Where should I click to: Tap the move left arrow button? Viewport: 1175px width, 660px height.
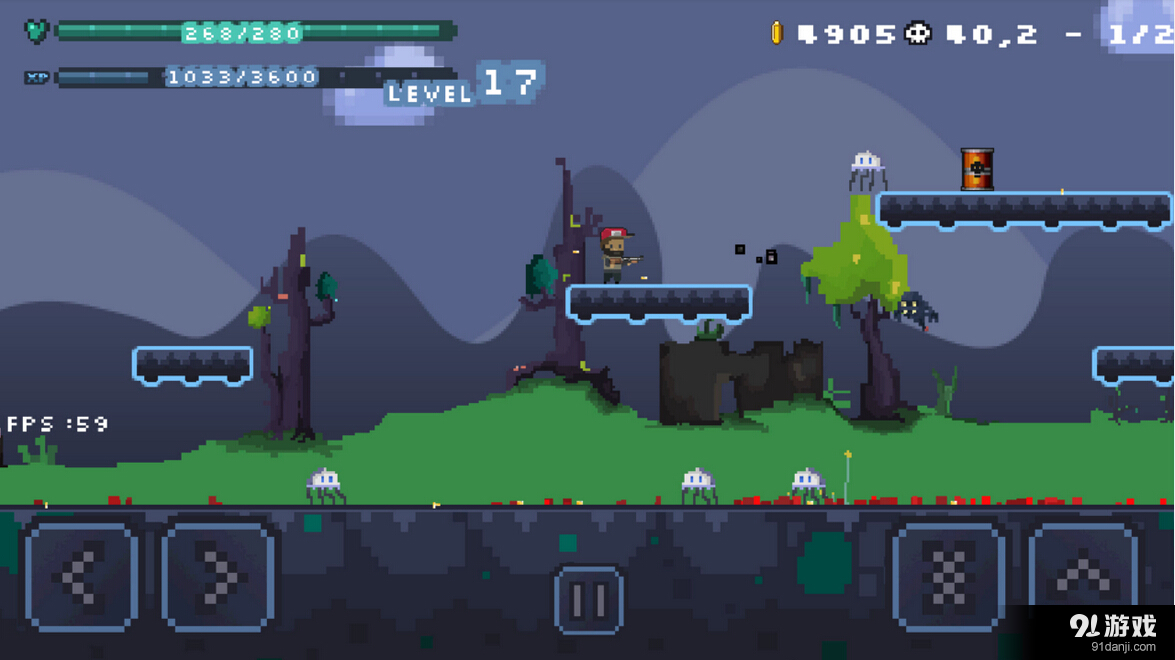[x=82, y=576]
